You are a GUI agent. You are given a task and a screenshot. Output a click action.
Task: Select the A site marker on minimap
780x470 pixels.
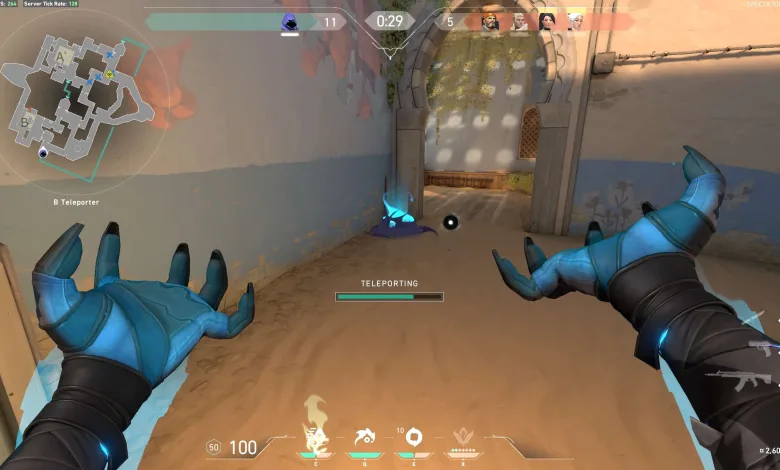[59, 57]
